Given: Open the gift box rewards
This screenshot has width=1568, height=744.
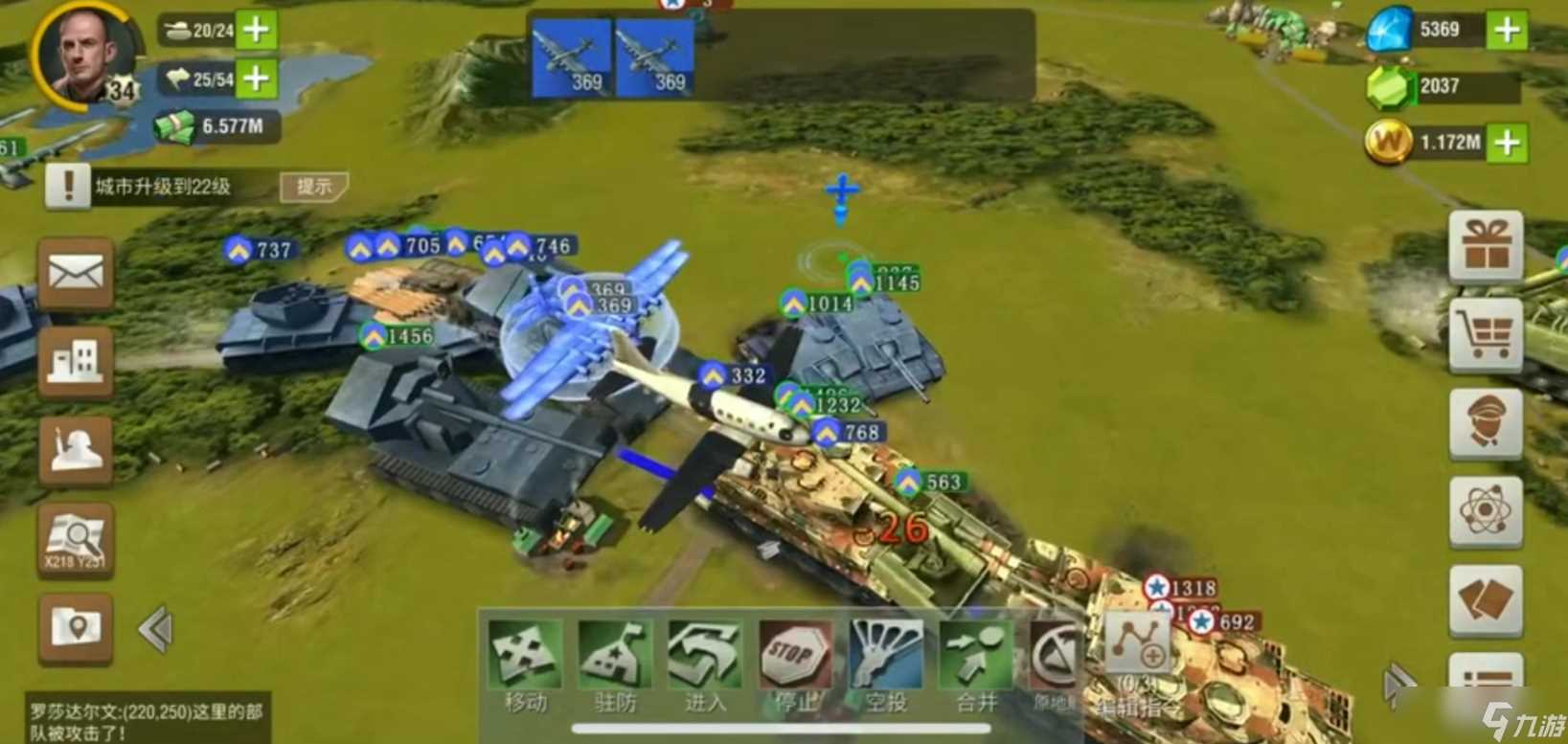Looking at the screenshot, I should [1486, 245].
